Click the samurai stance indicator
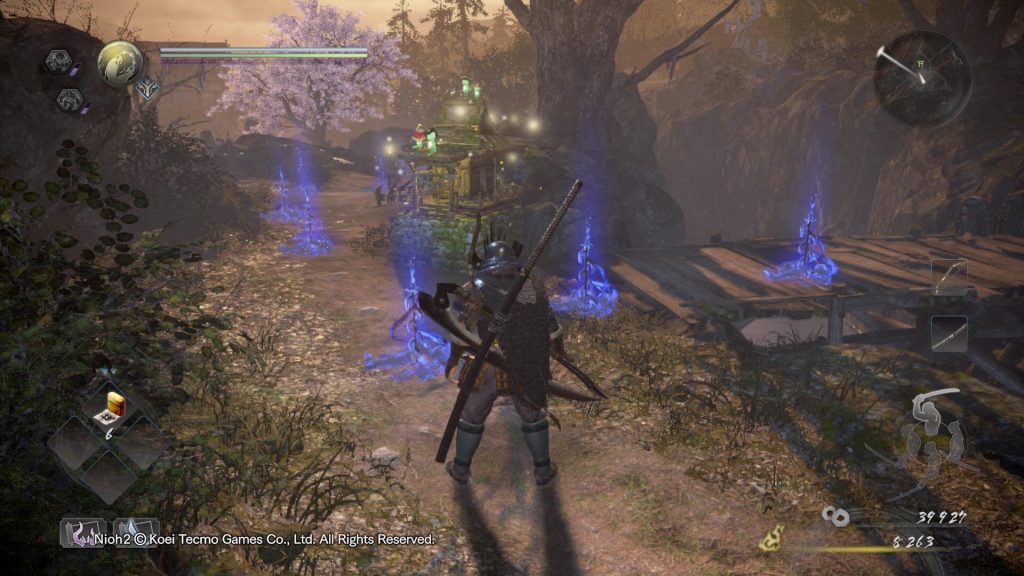The width and height of the screenshot is (1024, 576). coord(932,437)
